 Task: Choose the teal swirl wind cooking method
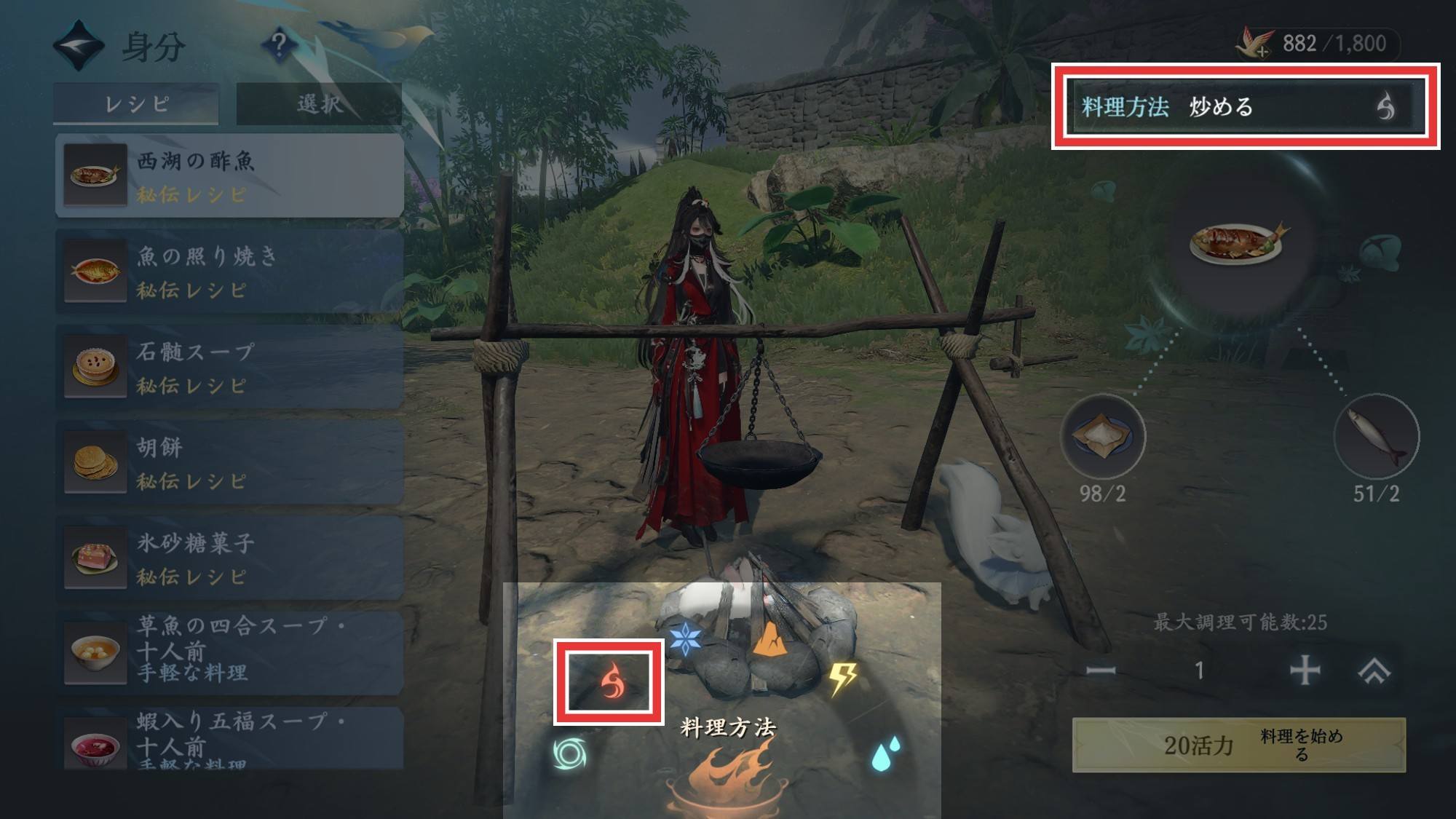click(569, 753)
